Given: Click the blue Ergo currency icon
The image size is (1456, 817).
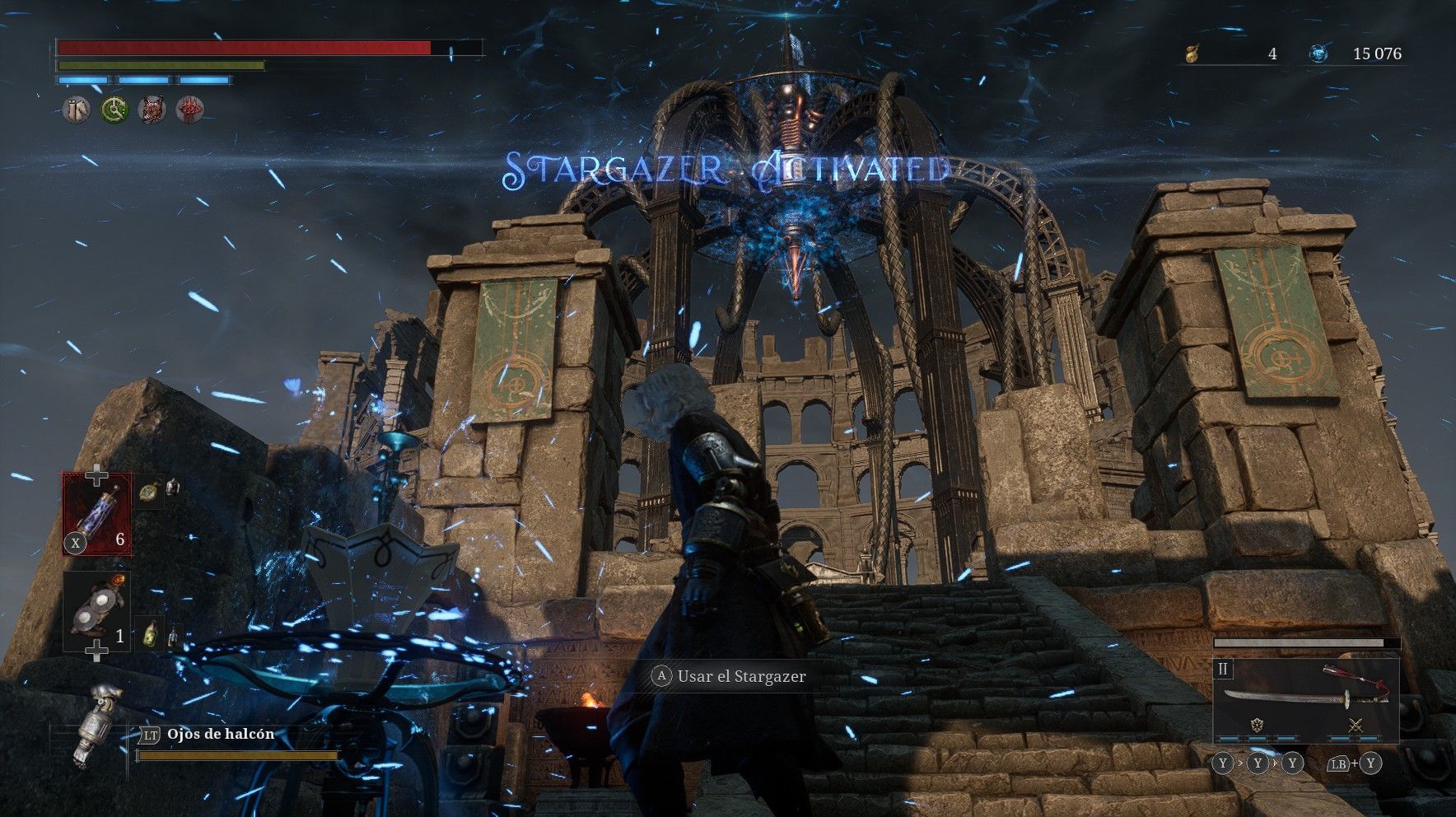Looking at the screenshot, I should click(x=1318, y=54).
